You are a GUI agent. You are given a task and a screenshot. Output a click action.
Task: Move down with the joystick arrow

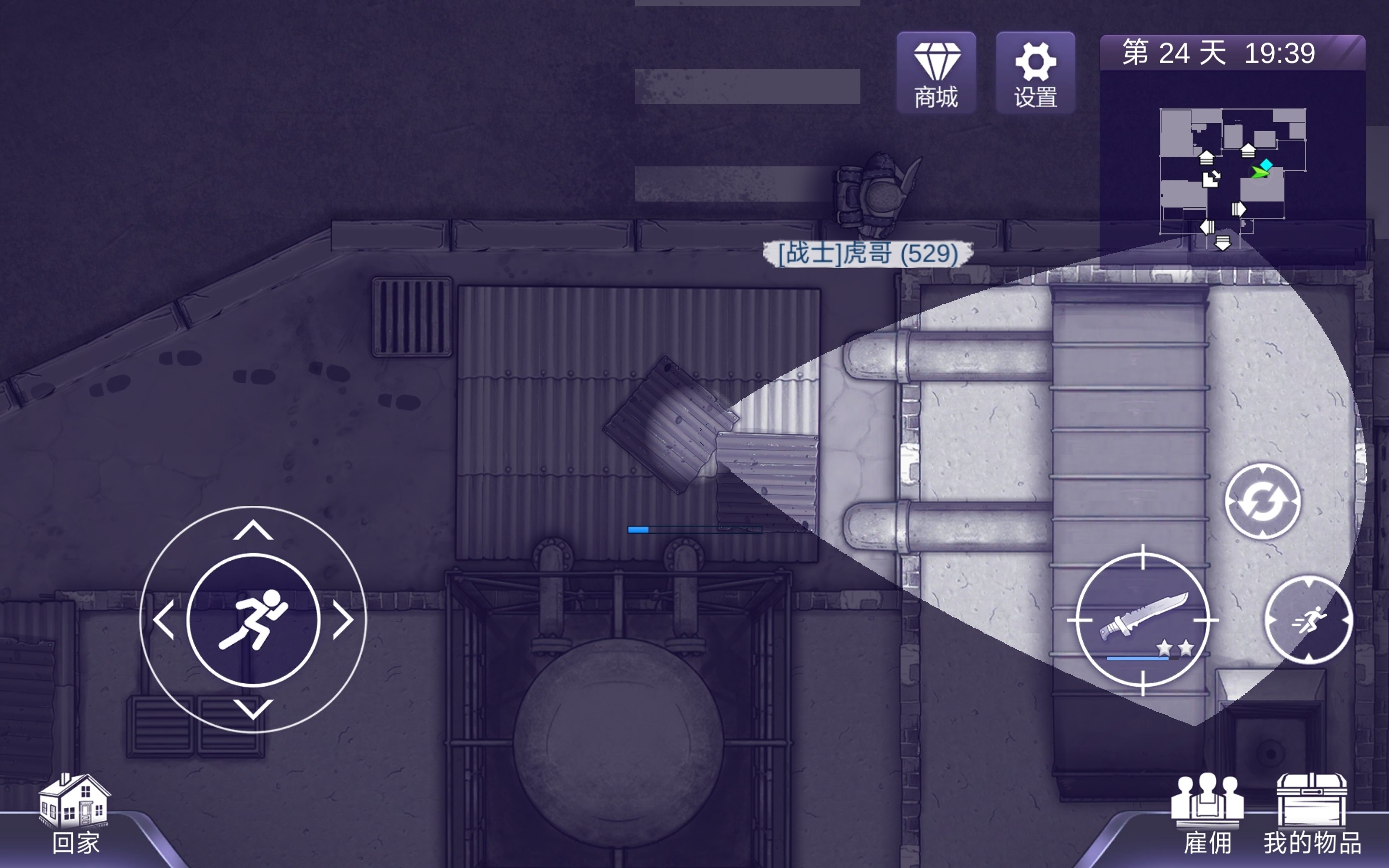pos(253,708)
